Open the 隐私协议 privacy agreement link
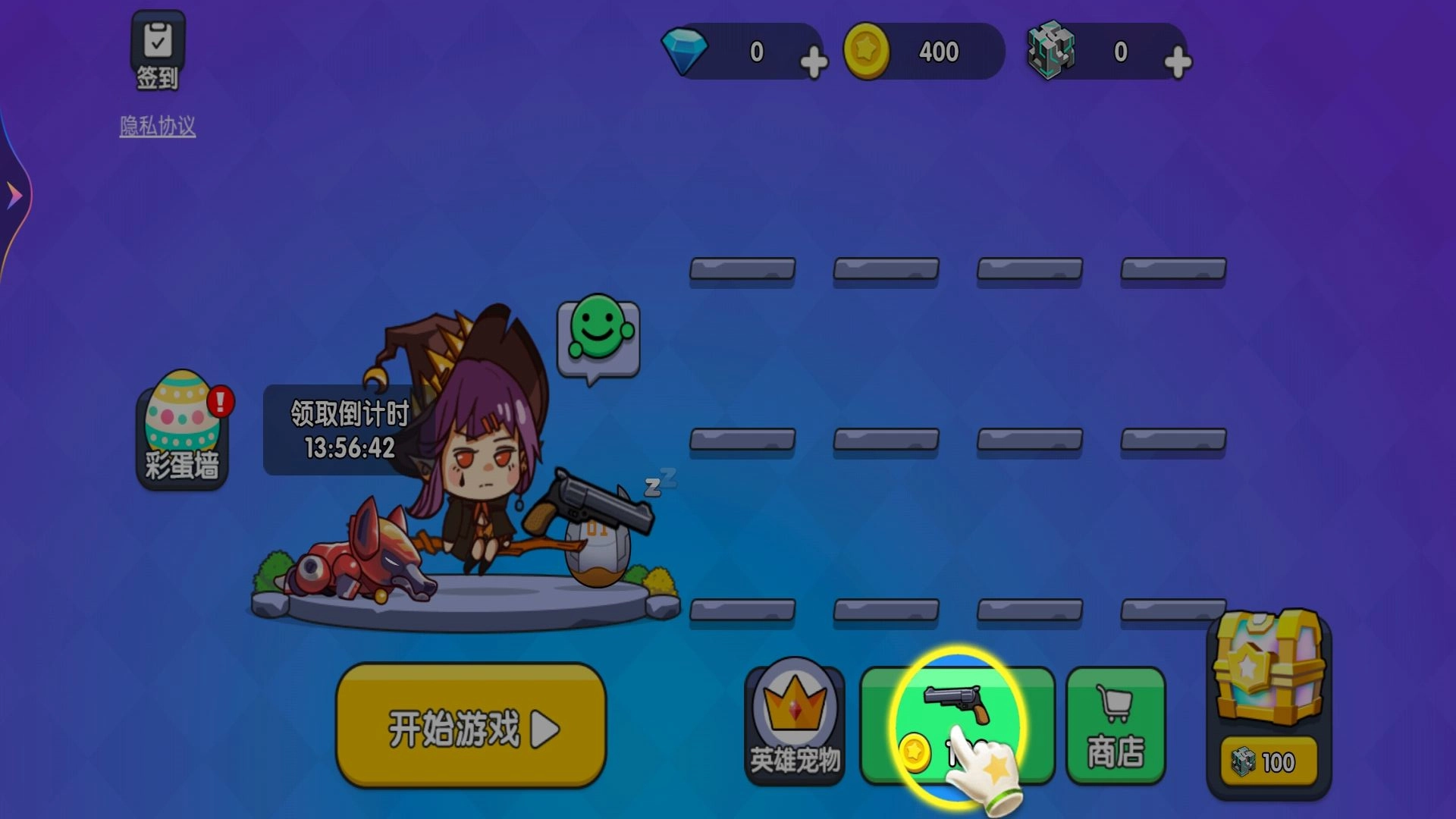1456x819 pixels. (157, 127)
